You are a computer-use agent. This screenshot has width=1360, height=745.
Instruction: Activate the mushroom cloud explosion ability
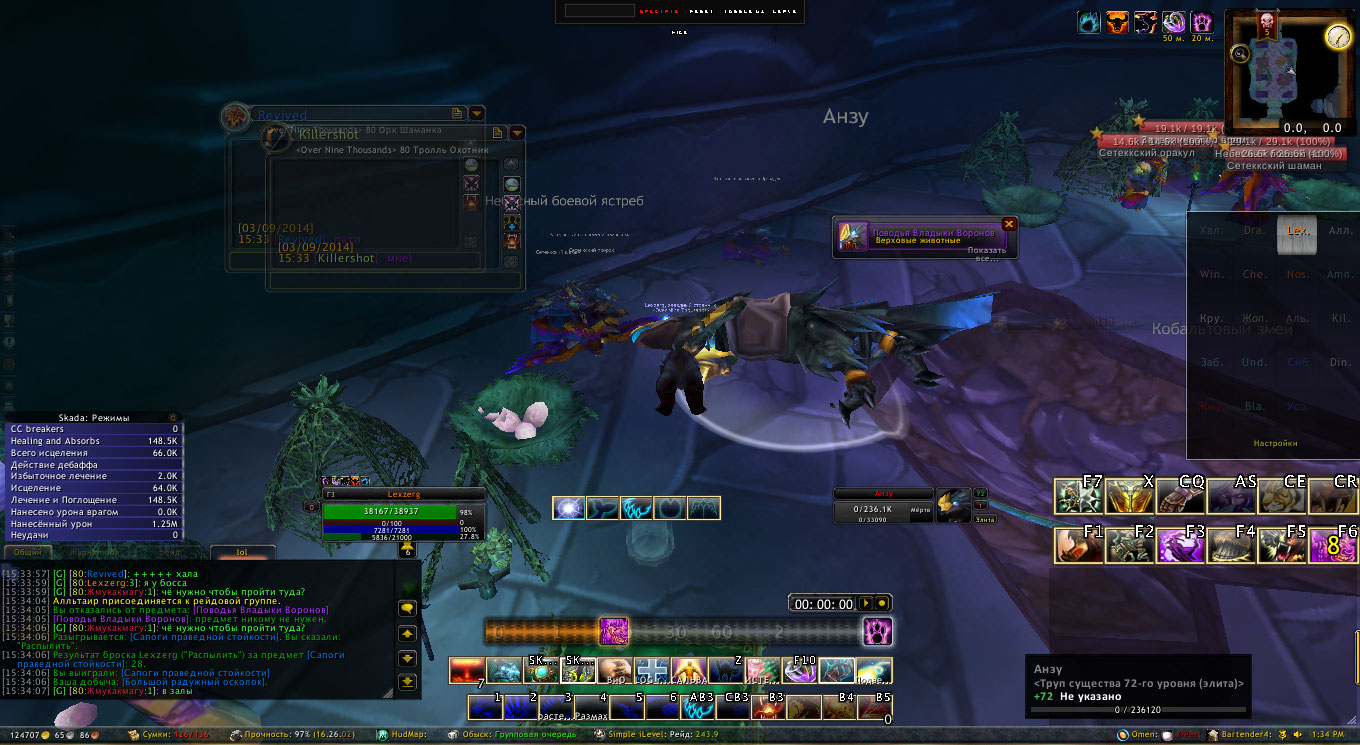point(466,670)
